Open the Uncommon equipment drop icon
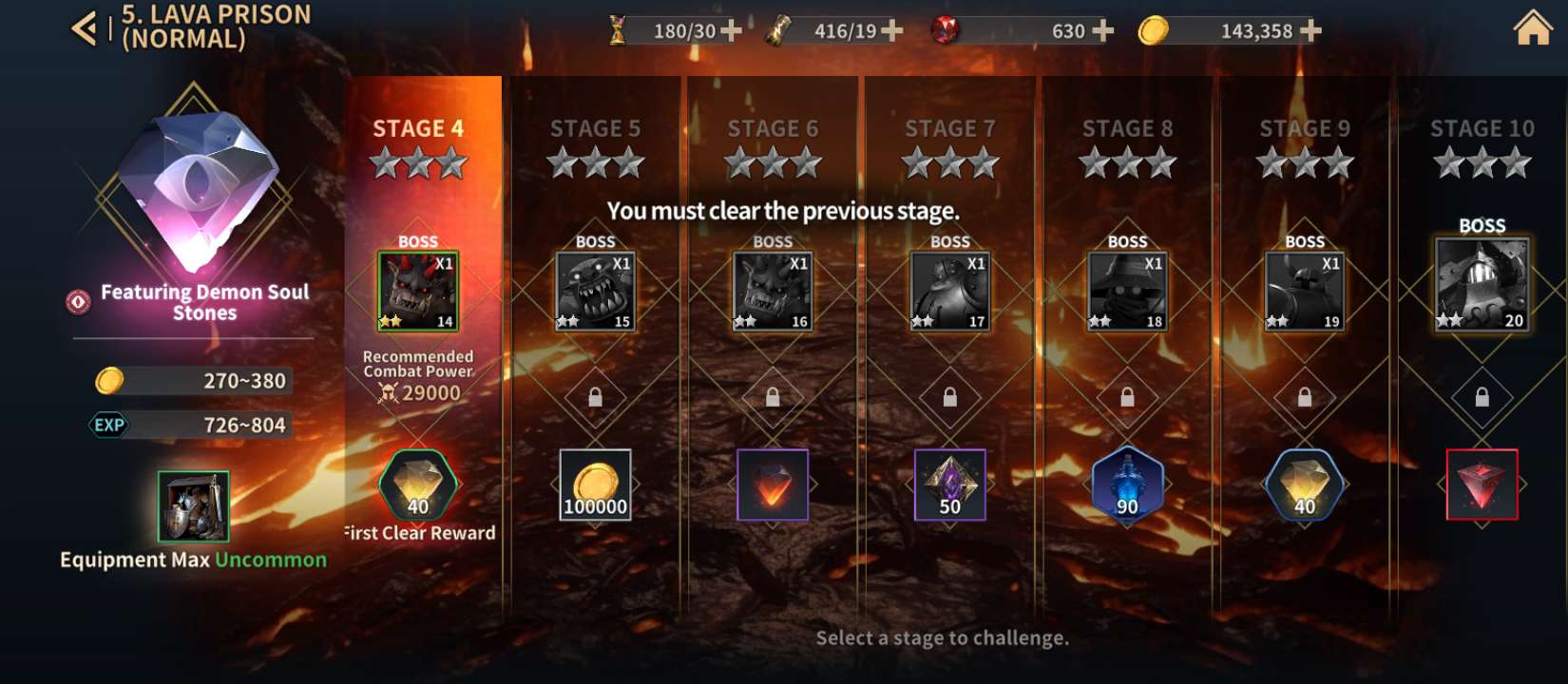 point(193,507)
